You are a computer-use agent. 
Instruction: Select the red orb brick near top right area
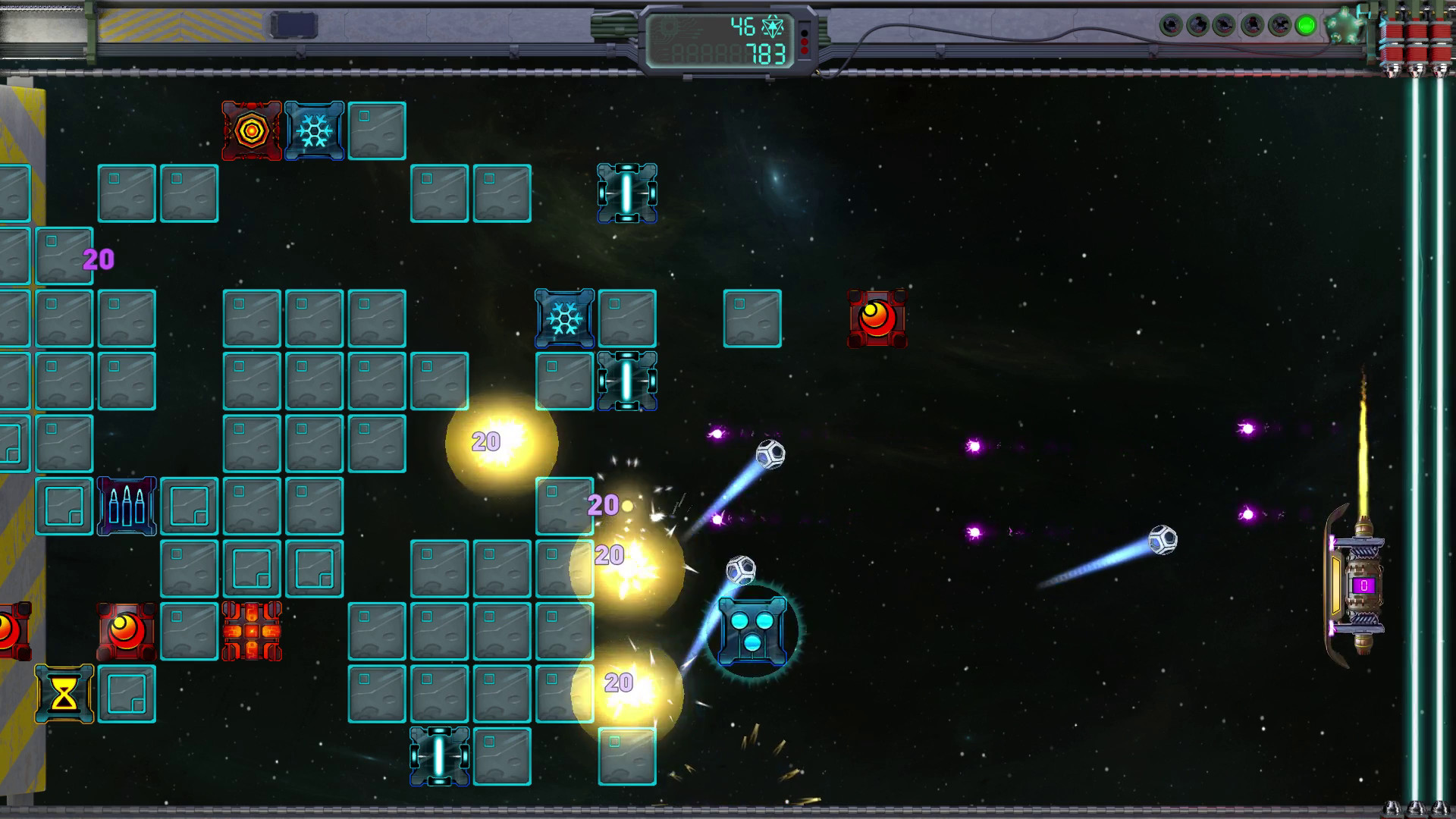[876, 318]
